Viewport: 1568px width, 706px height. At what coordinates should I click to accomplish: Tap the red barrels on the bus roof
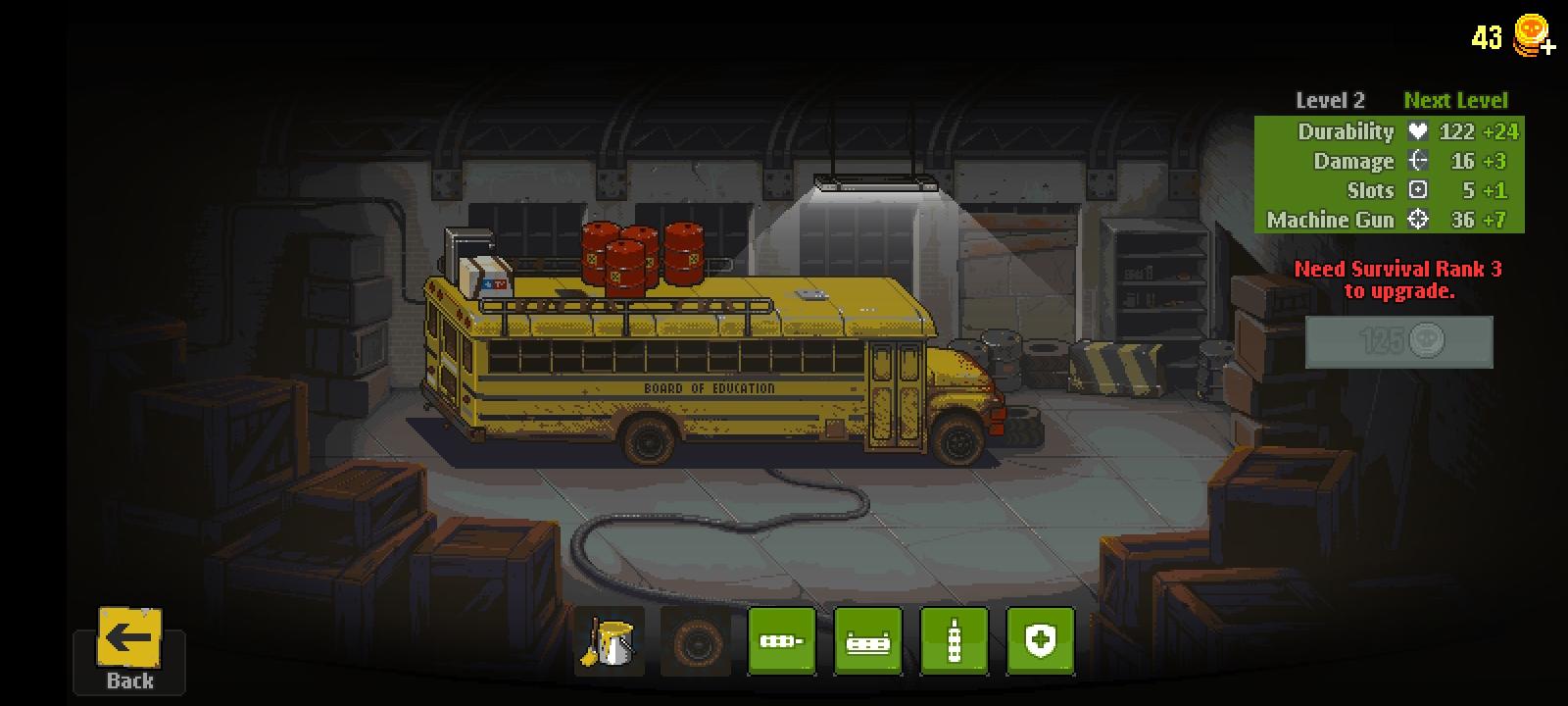coord(642,255)
